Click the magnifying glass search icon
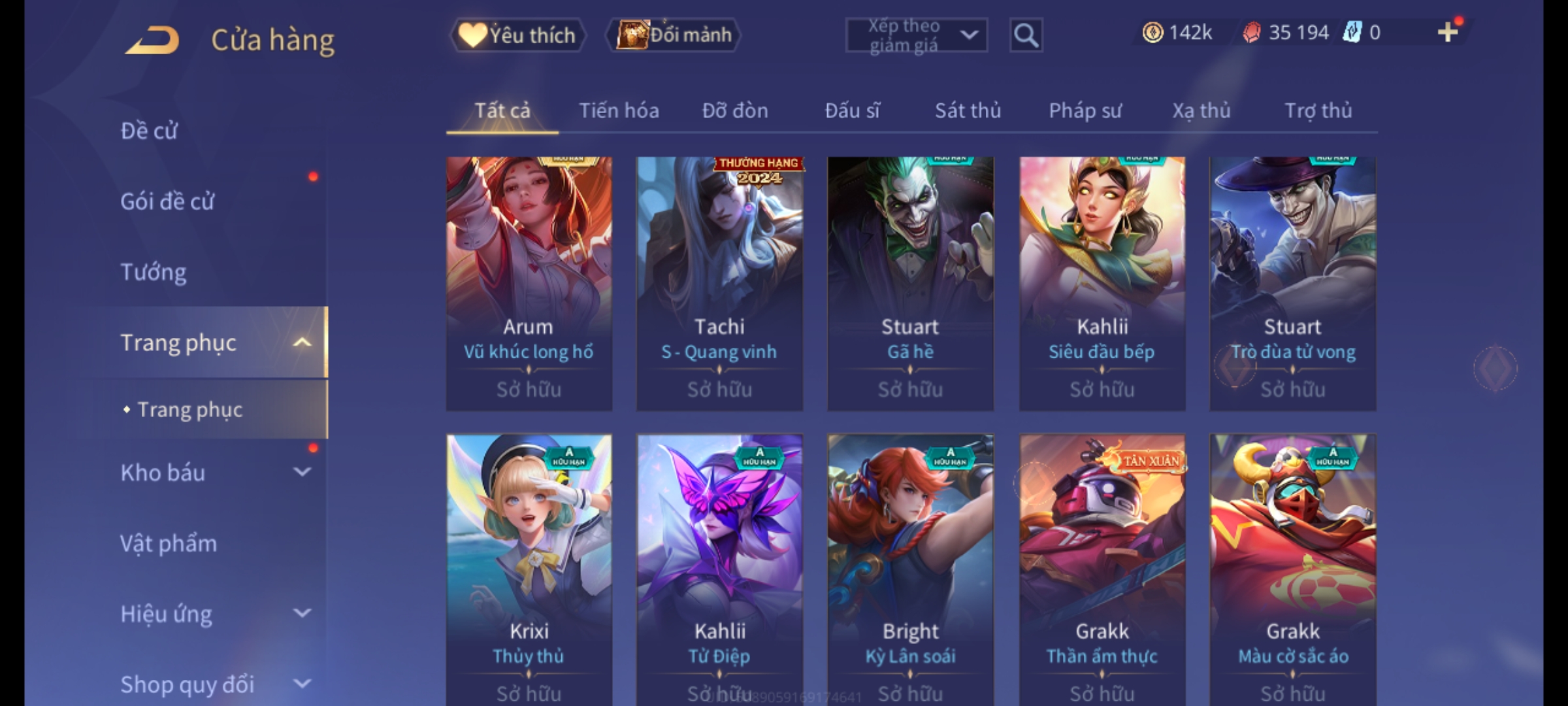This screenshot has height=706, width=1568. tap(1026, 35)
